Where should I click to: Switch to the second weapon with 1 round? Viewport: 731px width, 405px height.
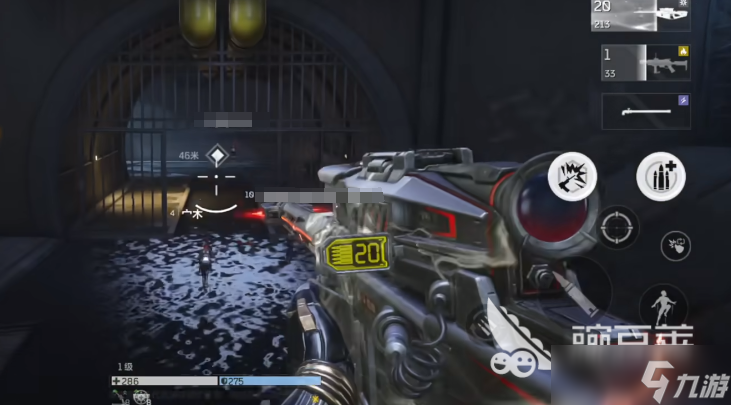click(646, 62)
